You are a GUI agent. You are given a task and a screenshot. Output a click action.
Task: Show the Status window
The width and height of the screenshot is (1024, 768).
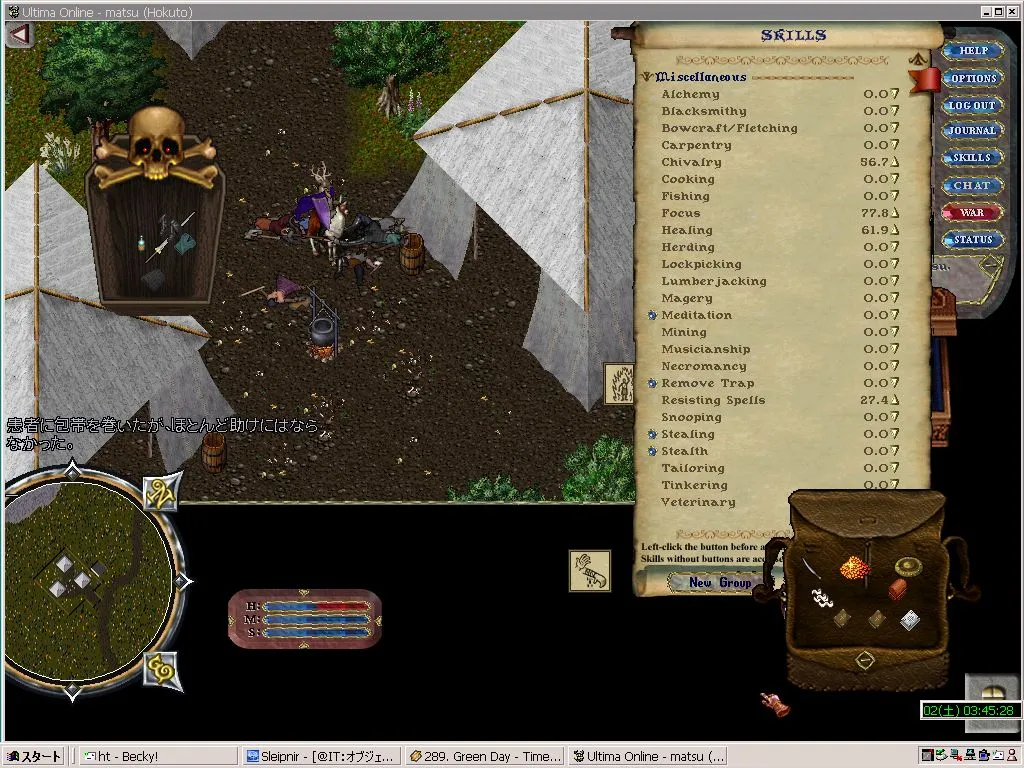coord(972,240)
